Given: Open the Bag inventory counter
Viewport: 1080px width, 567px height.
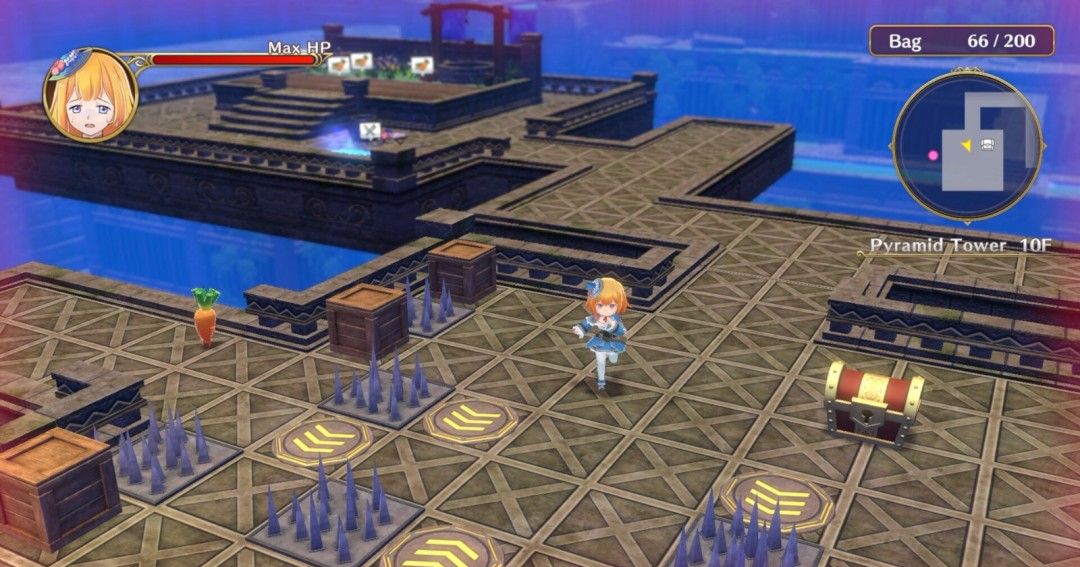Looking at the screenshot, I should [961, 41].
